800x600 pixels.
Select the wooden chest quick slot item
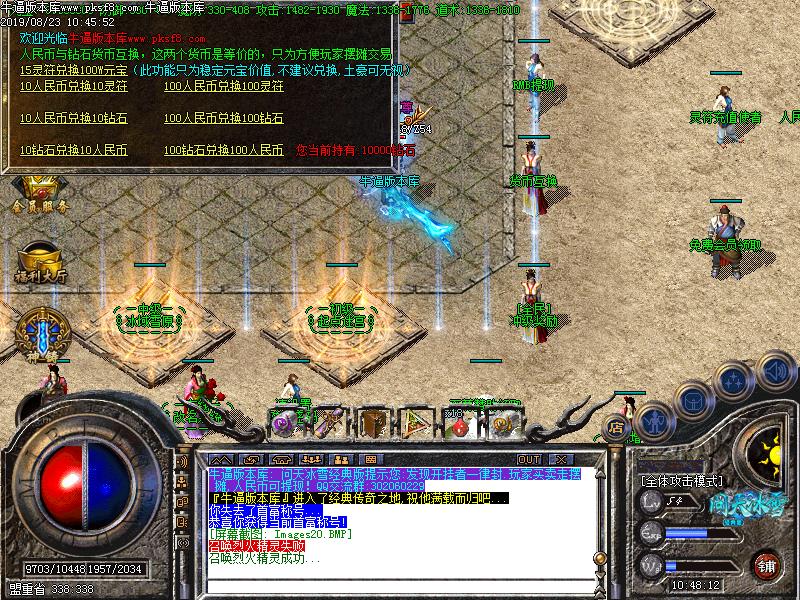point(372,424)
